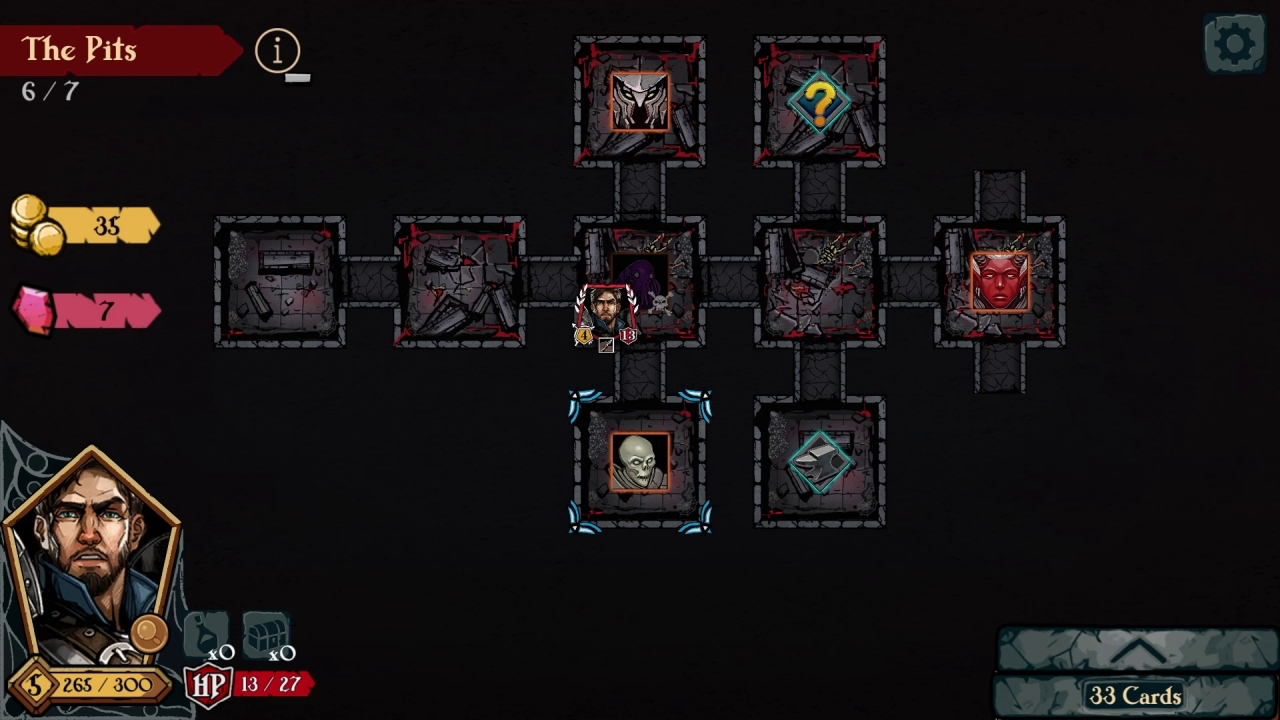Choose the question mark mystery room
This screenshot has width=1280, height=720.
click(819, 101)
